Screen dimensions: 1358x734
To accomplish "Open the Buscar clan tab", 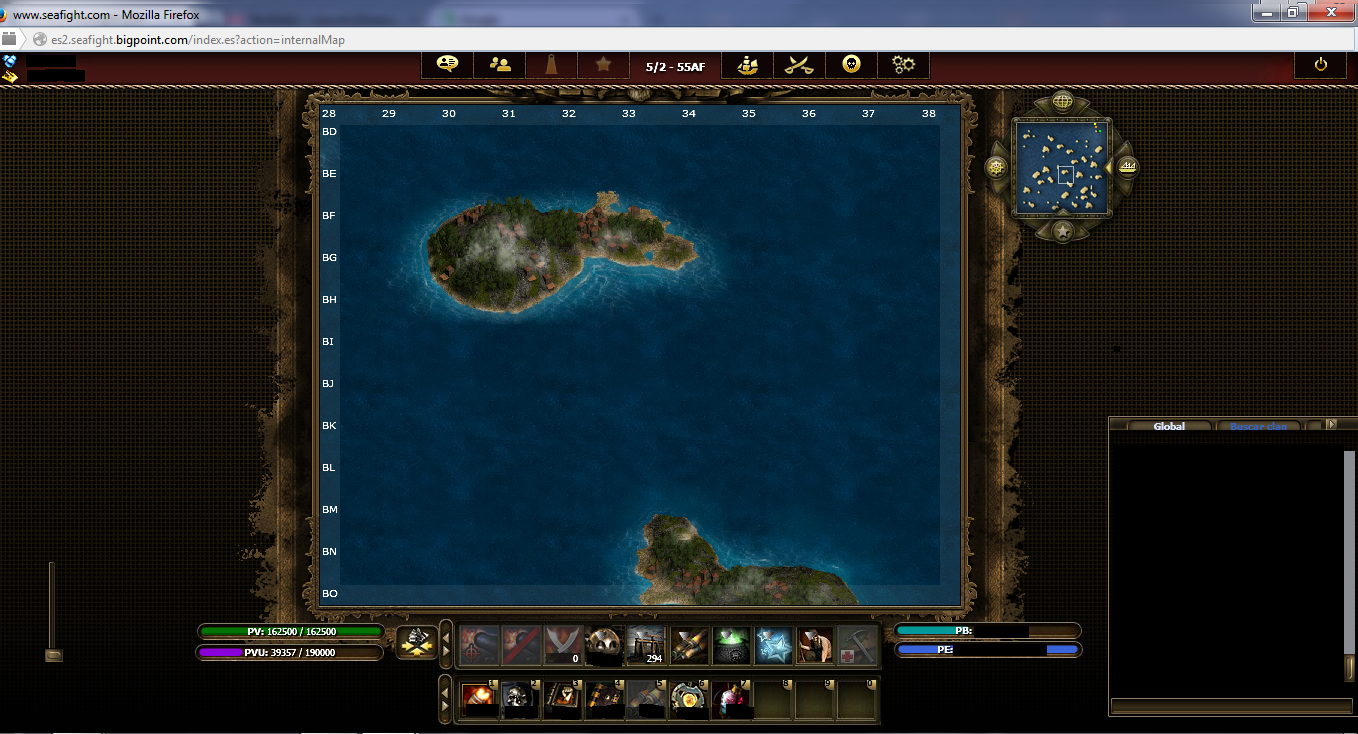I will [1258, 426].
